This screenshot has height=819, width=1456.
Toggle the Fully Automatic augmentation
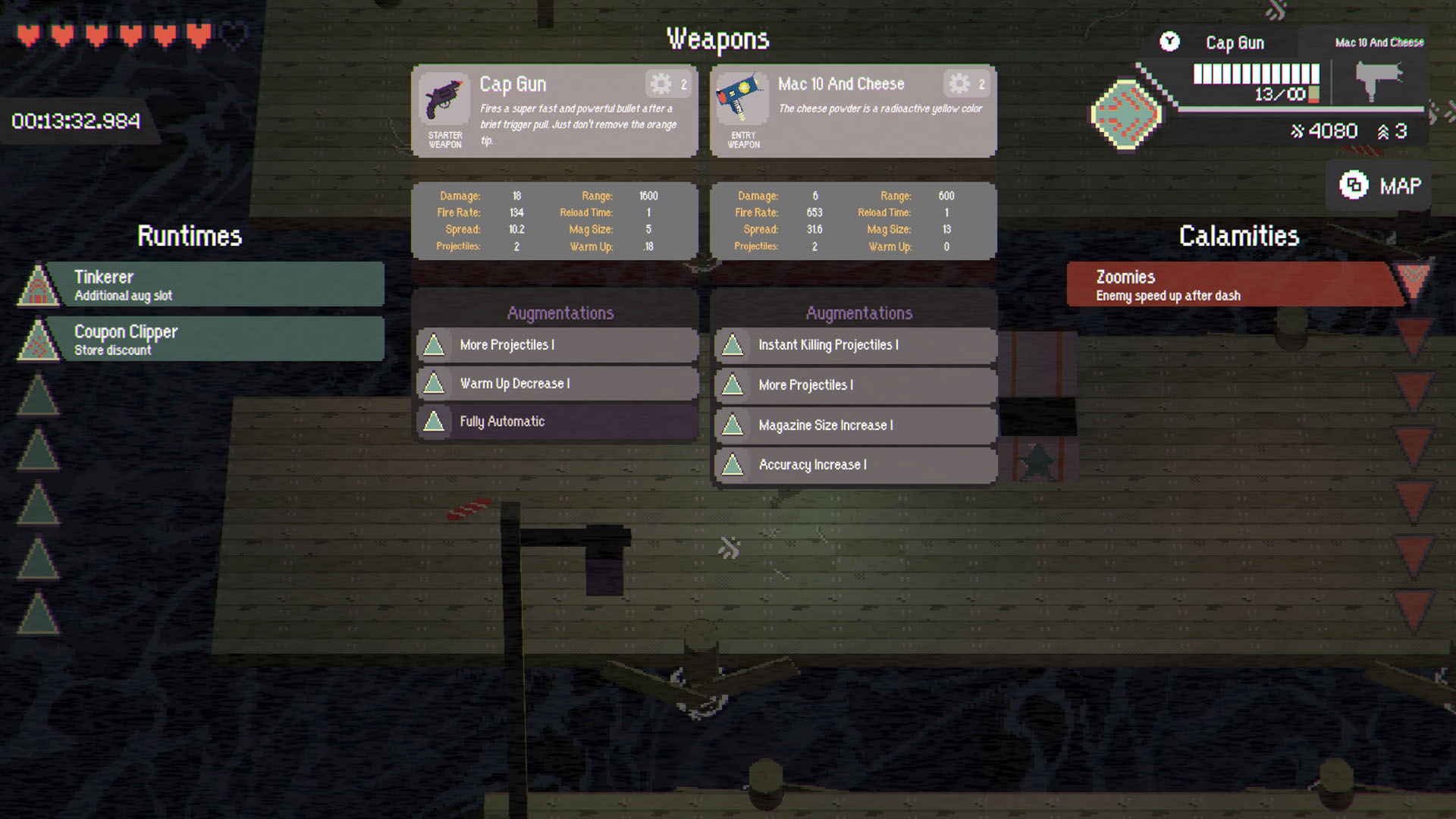click(x=556, y=422)
